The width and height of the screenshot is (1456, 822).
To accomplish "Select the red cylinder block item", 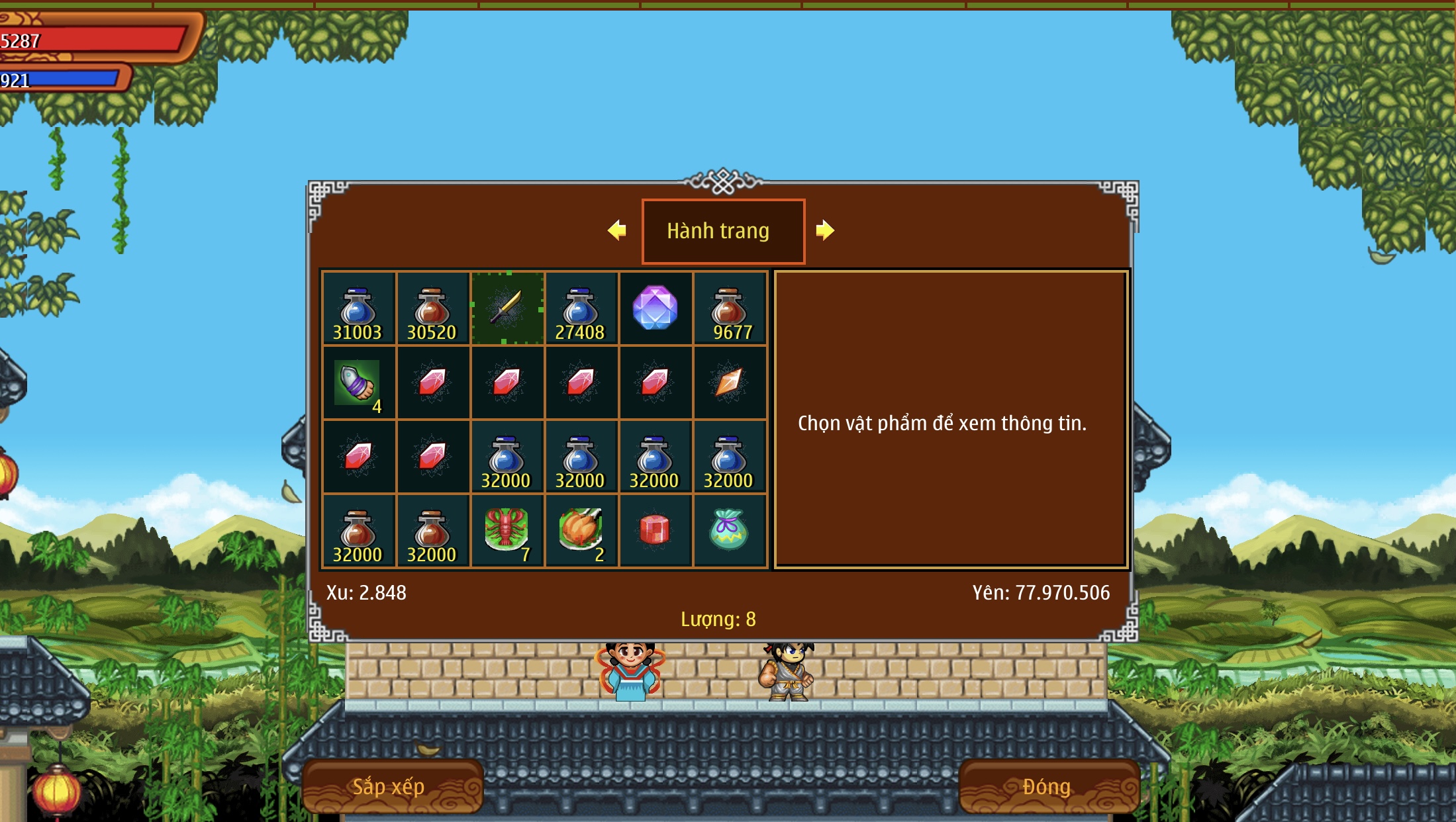I will (655, 531).
